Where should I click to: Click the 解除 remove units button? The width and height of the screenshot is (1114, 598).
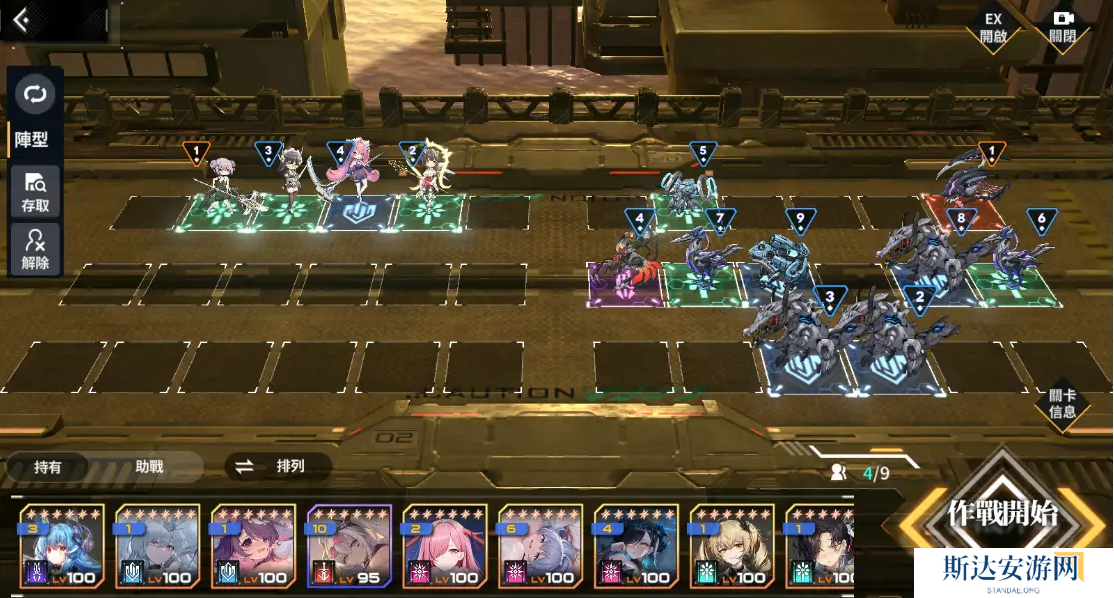pyautogui.click(x=35, y=250)
